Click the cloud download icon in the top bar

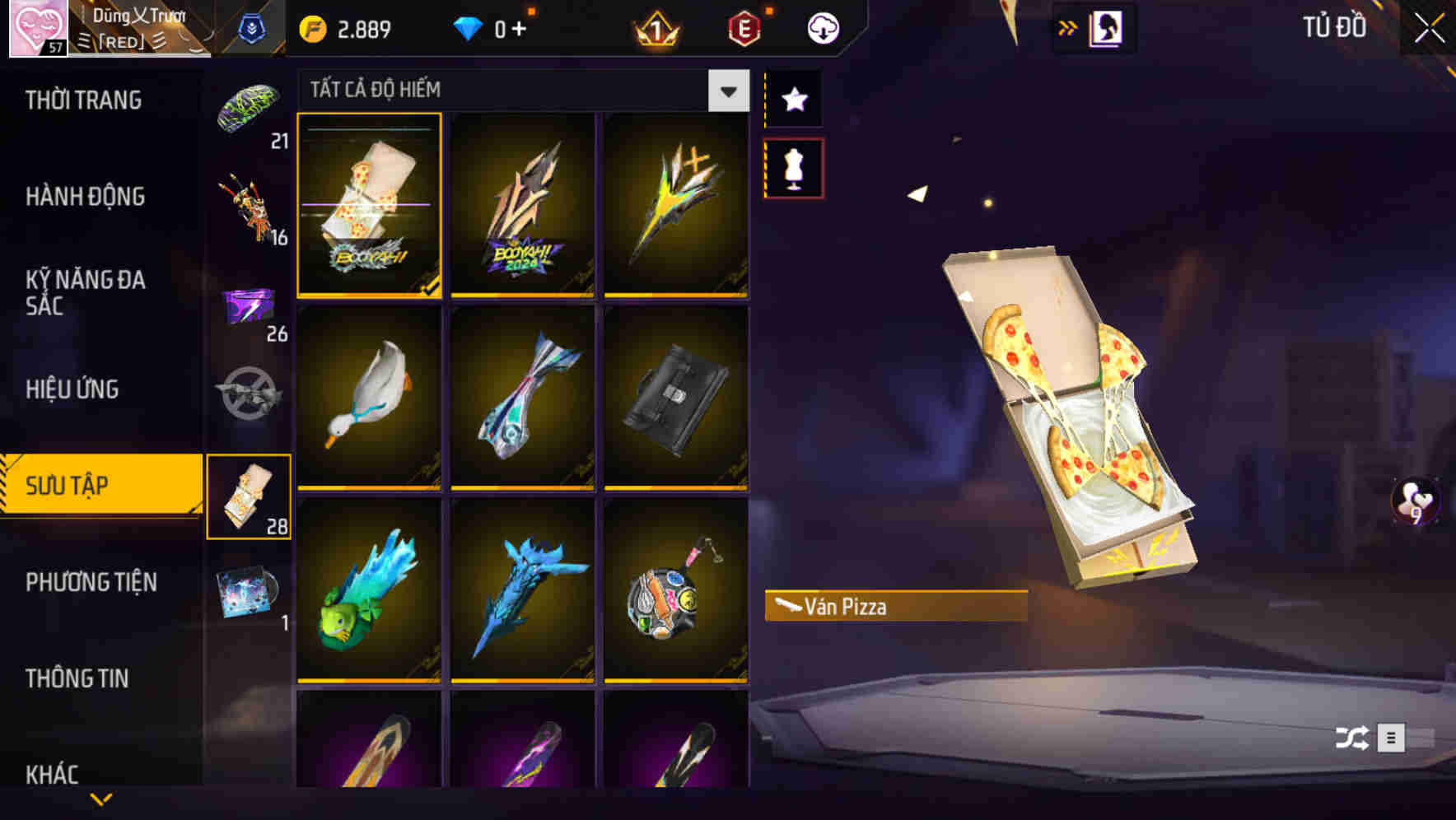(x=823, y=27)
